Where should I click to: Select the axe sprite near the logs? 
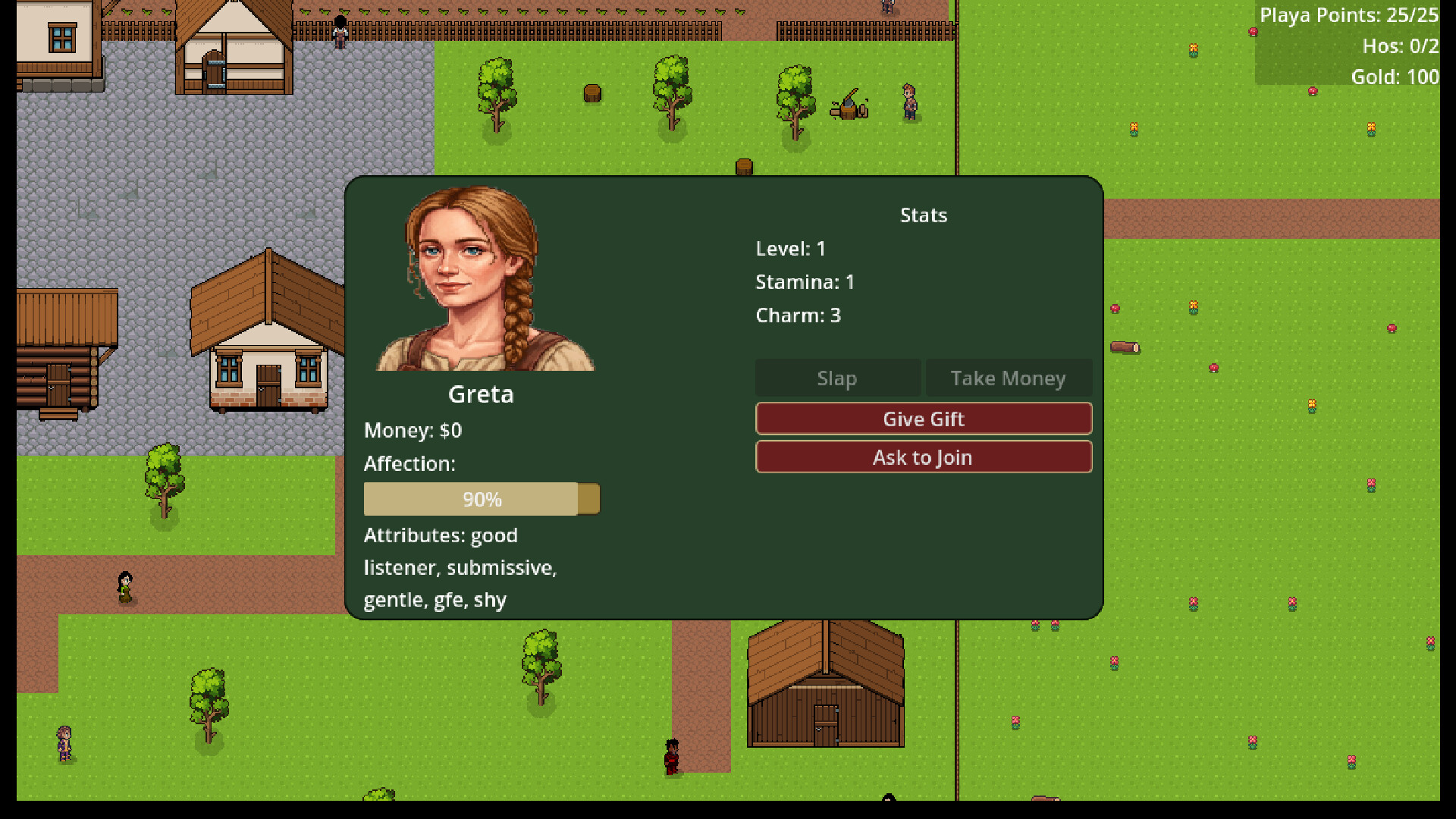coord(849,100)
